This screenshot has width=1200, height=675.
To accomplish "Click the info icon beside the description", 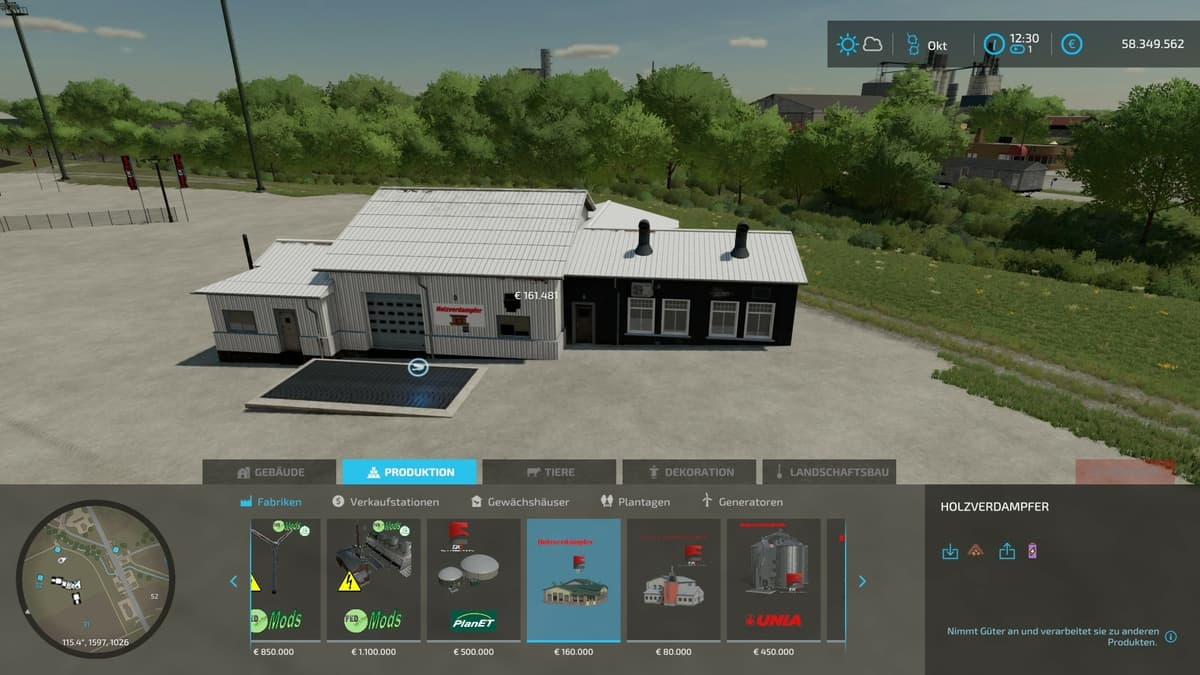I will click(x=1171, y=637).
